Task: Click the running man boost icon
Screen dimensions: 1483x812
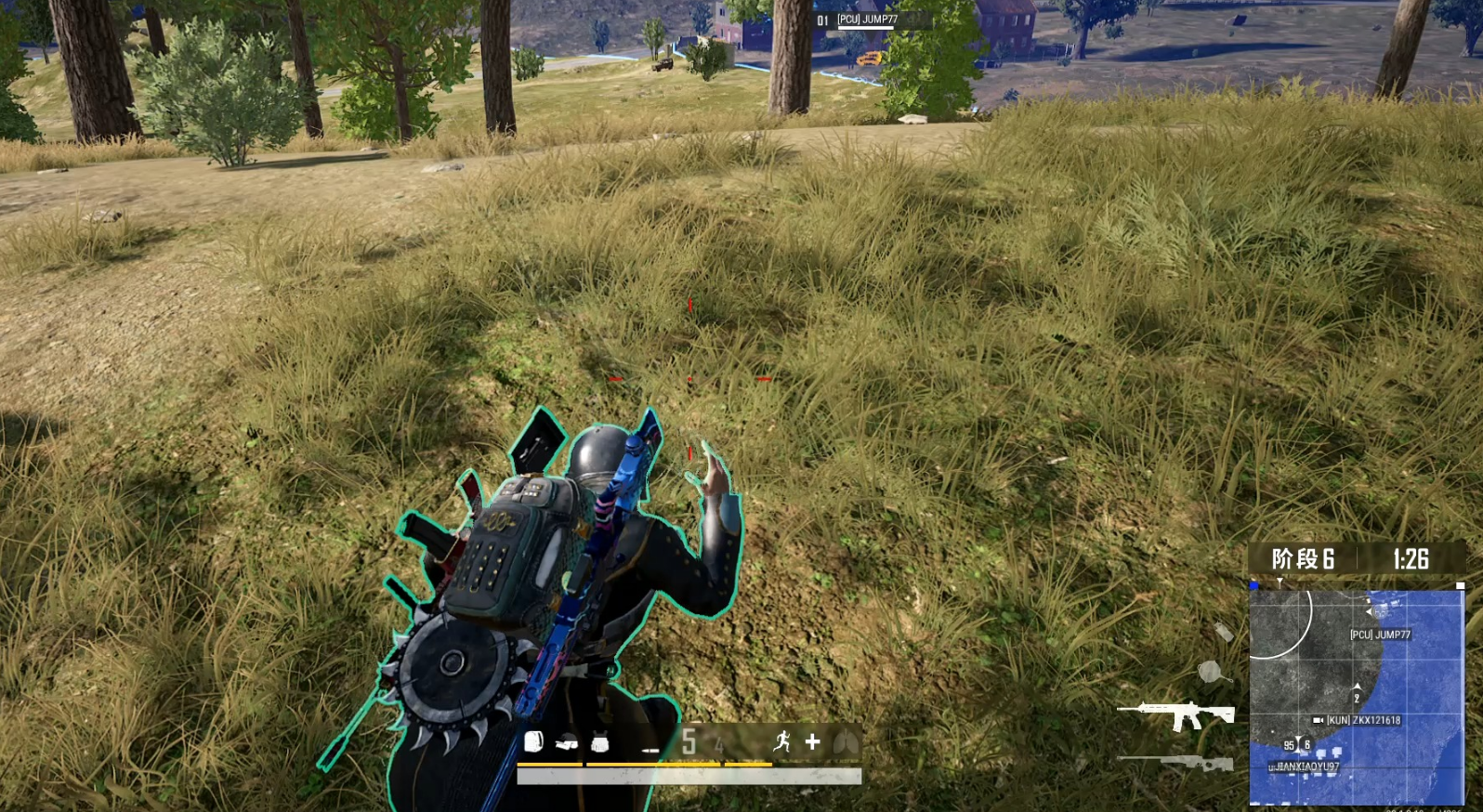Action: pos(781,741)
